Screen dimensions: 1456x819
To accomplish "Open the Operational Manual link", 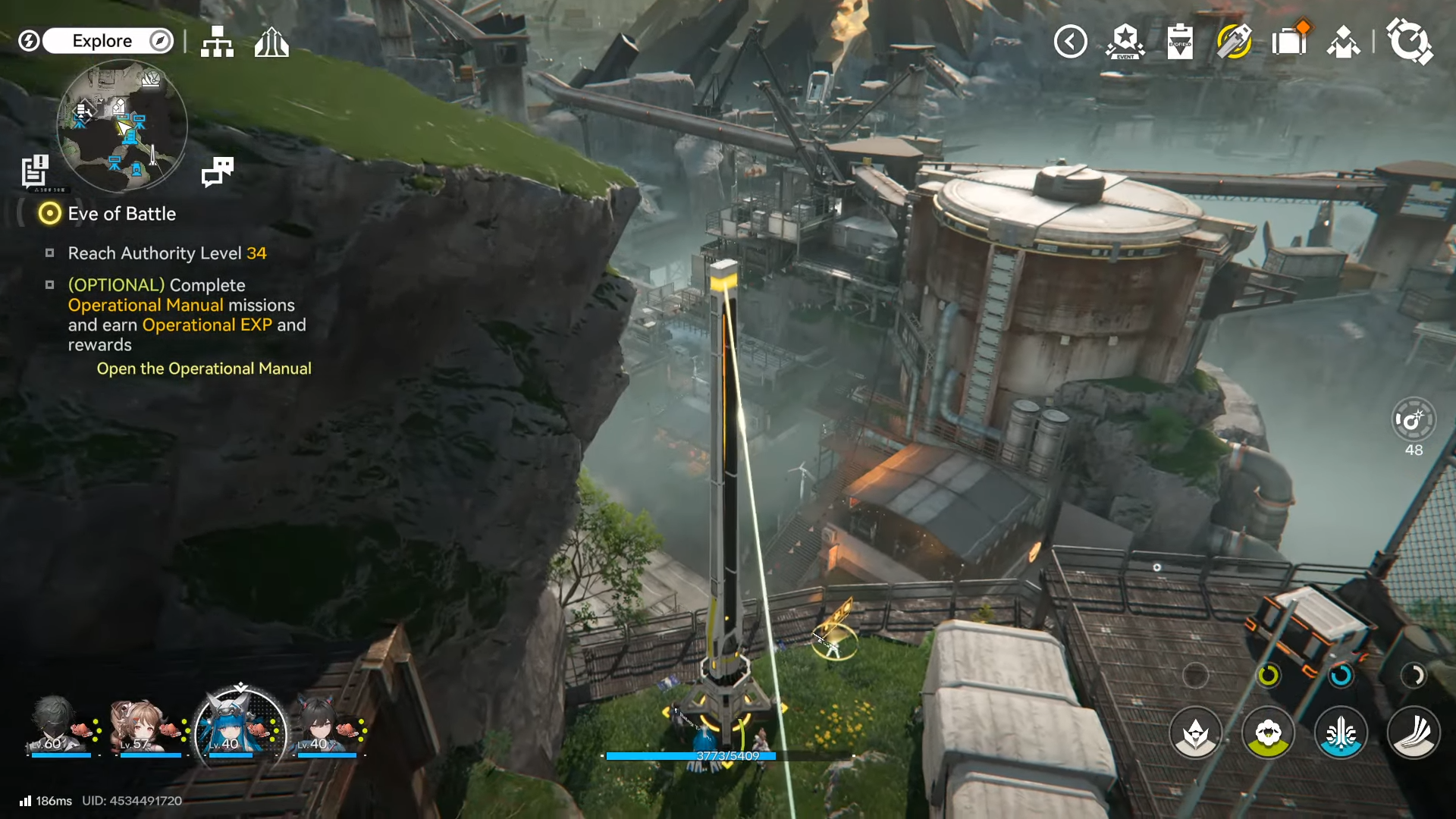I will 204,369.
